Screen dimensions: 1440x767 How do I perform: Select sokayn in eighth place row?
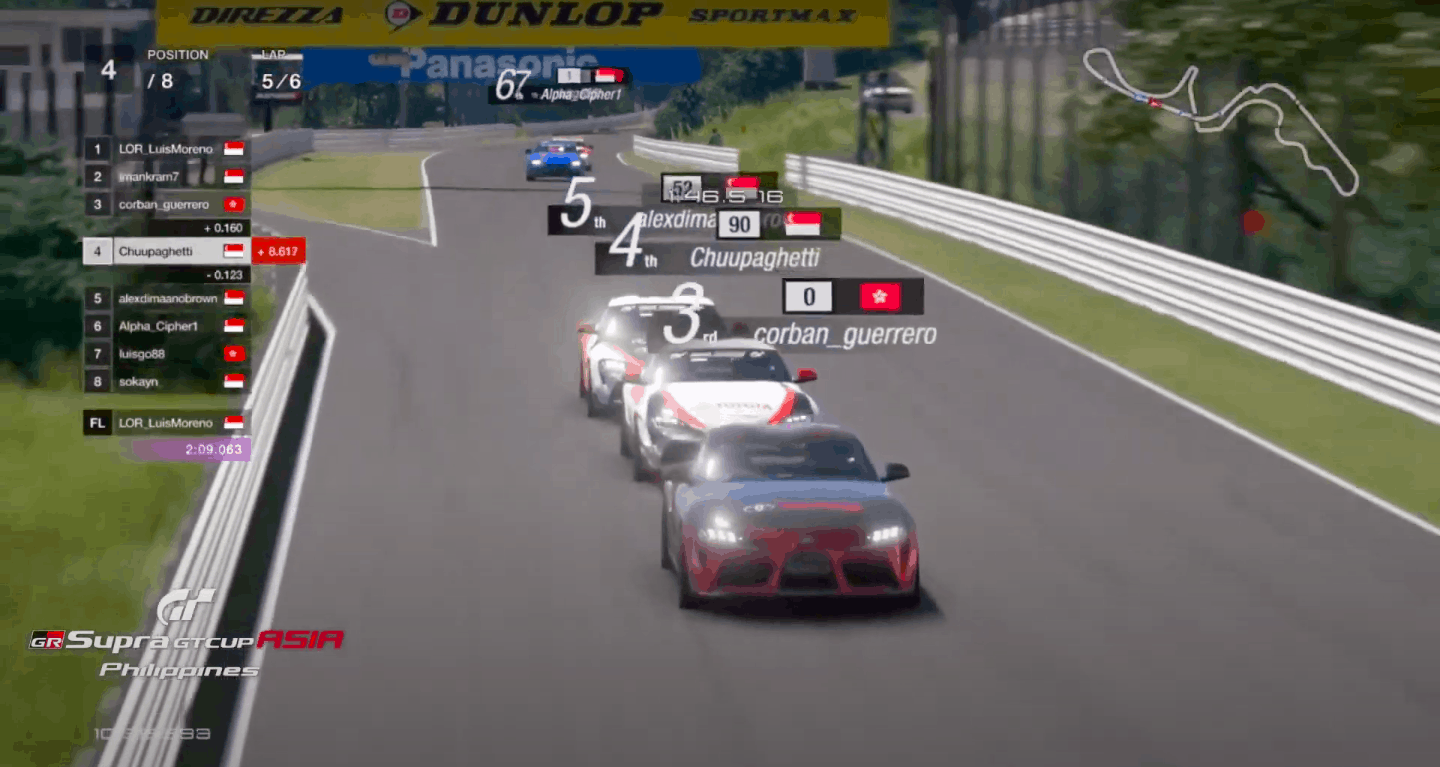tap(167, 382)
